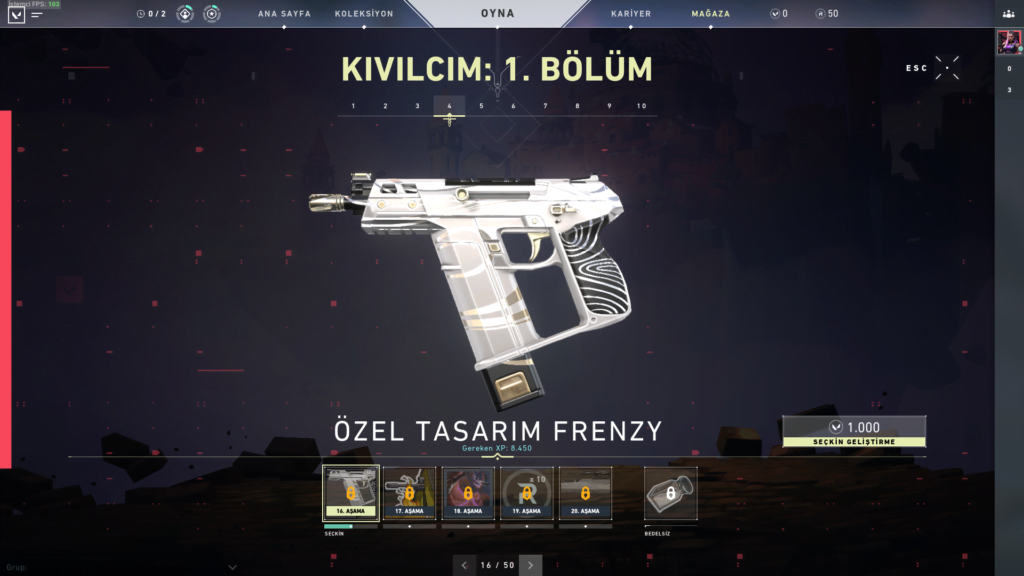This screenshot has height=576, width=1024.
Task: Go to the previous reward page arrow
Action: coord(464,565)
